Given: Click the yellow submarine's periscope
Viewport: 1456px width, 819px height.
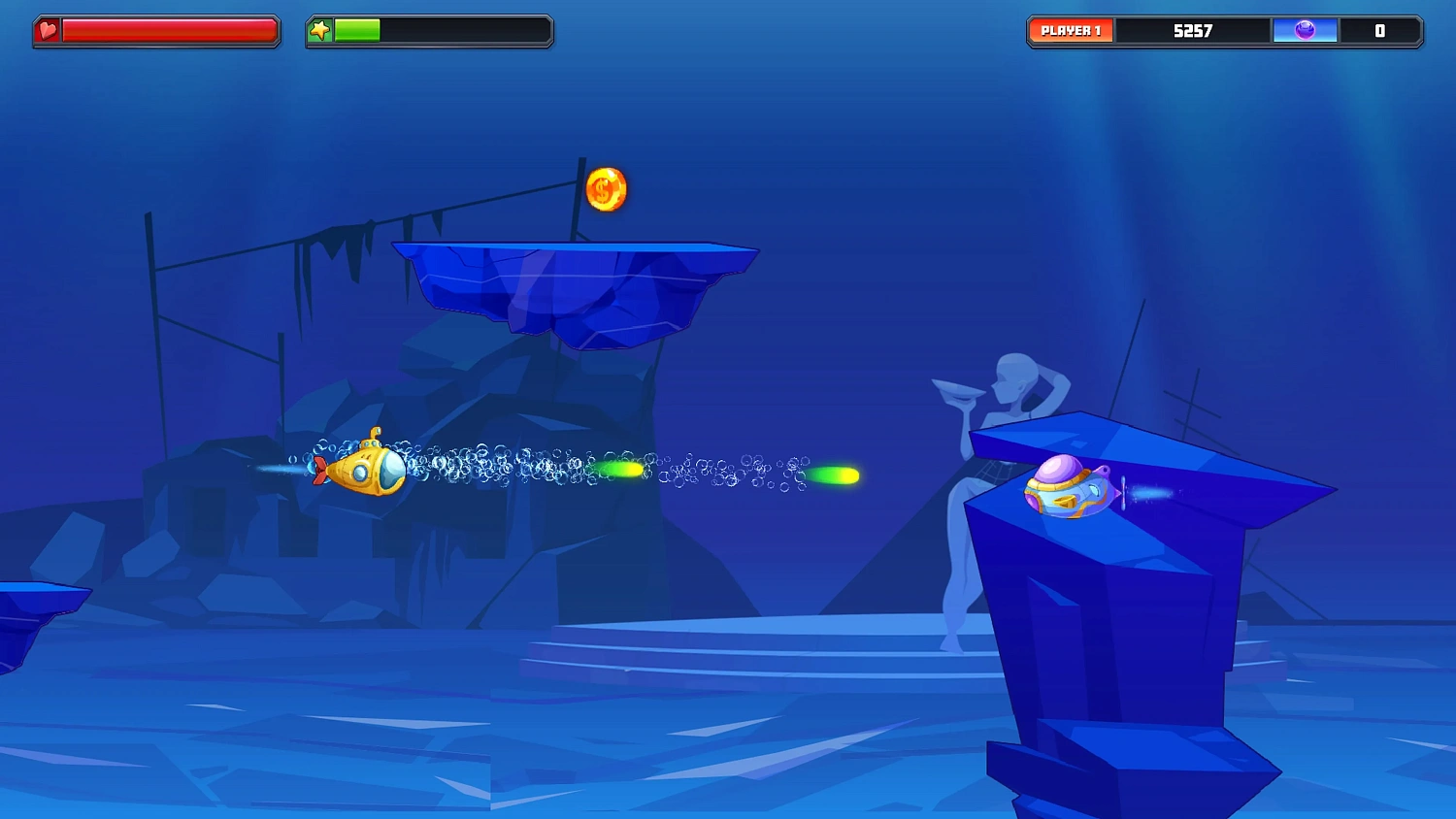Looking at the screenshot, I should point(375,434).
